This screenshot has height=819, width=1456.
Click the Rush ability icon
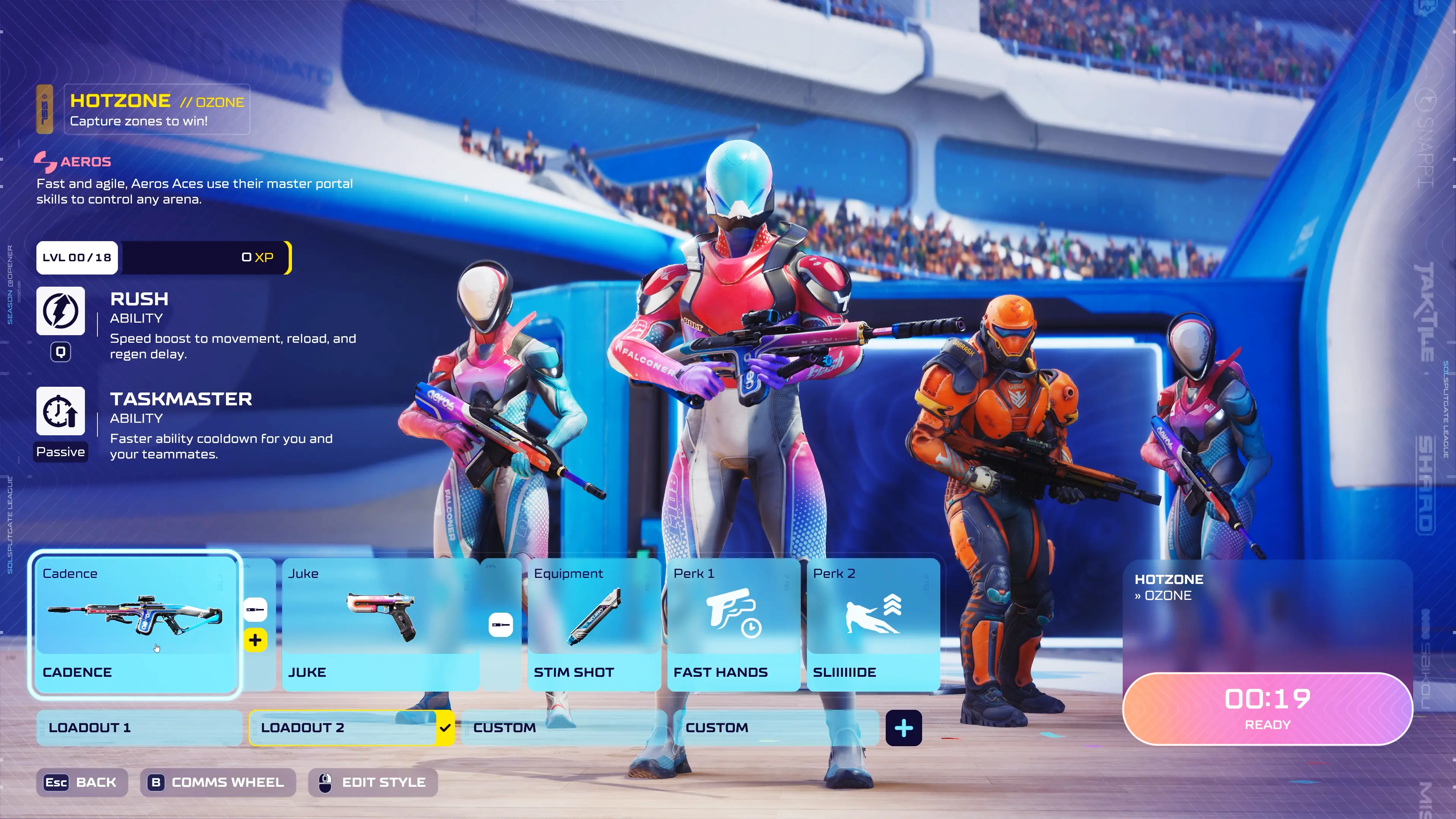(61, 311)
